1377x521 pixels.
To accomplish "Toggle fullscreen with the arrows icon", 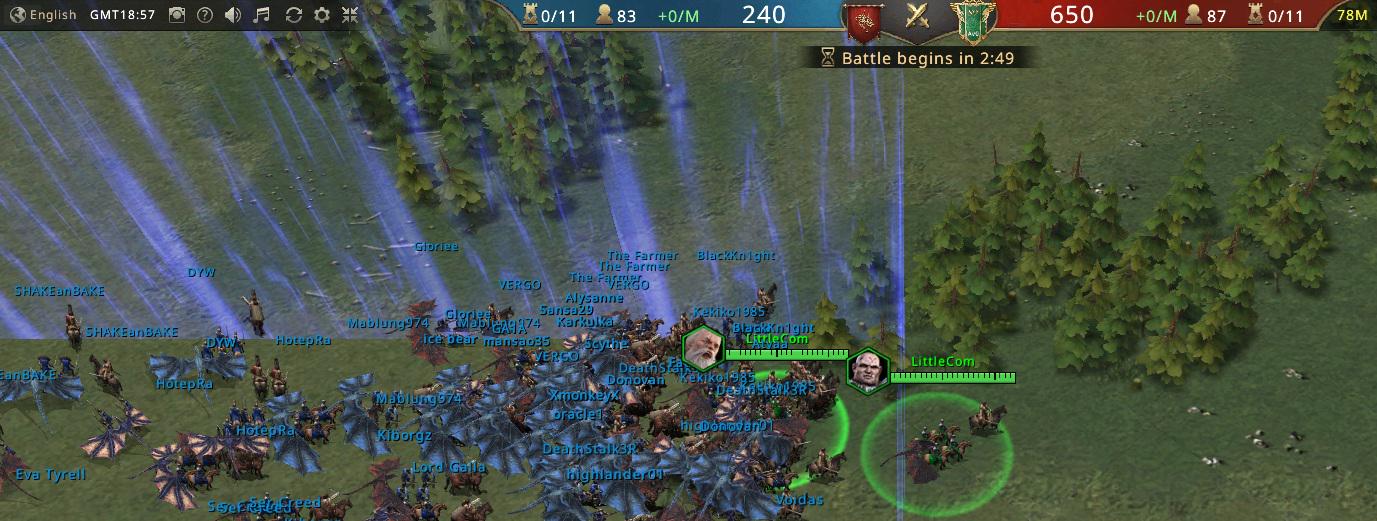I will coord(350,15).
